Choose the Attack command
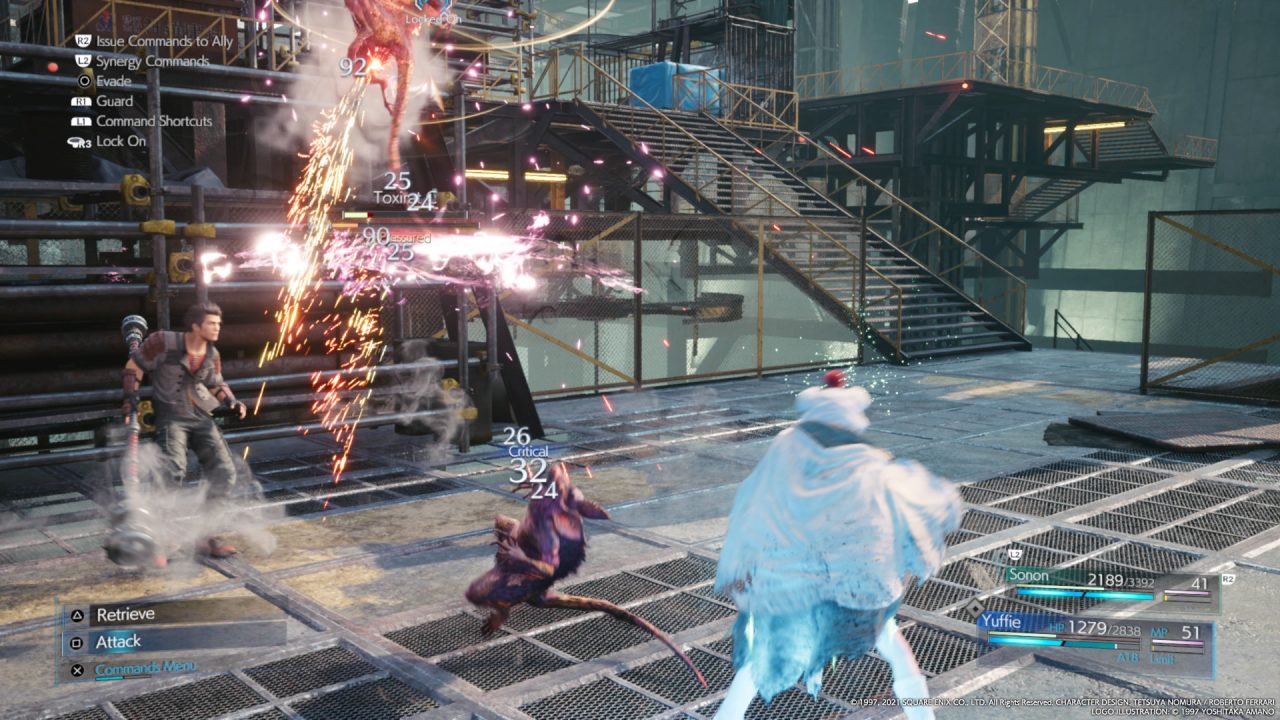The image size is (1280, 720). 175,641
